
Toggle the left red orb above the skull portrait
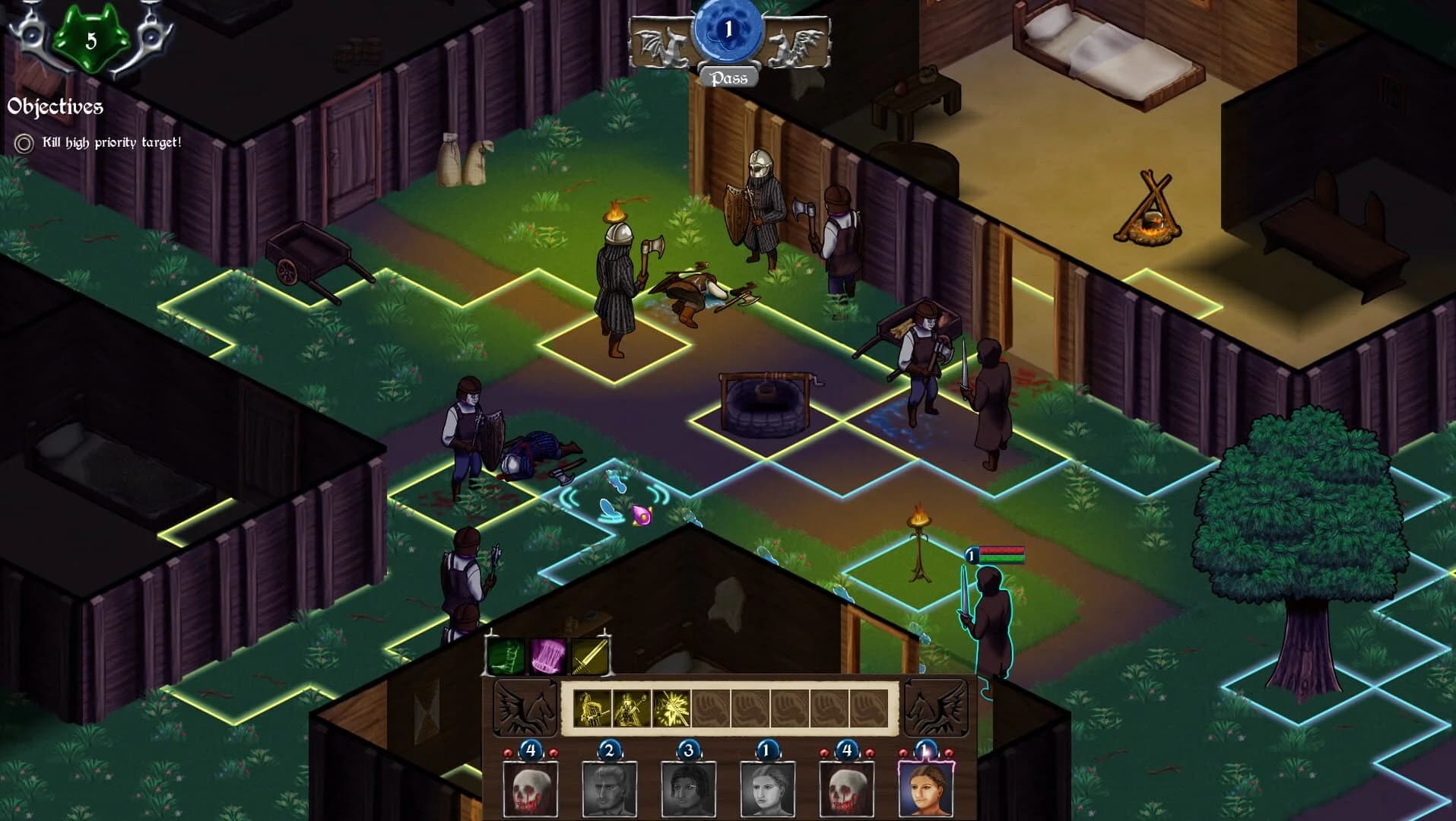click(508, 751)
